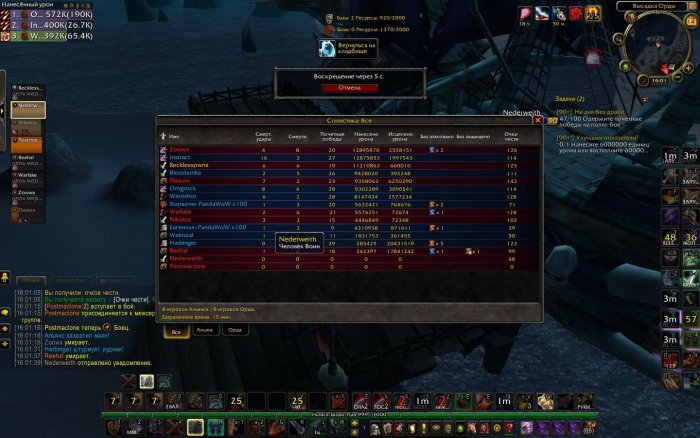
Task: Sort scoreboard by Нанесено урона column
Action: coord(369,136)
